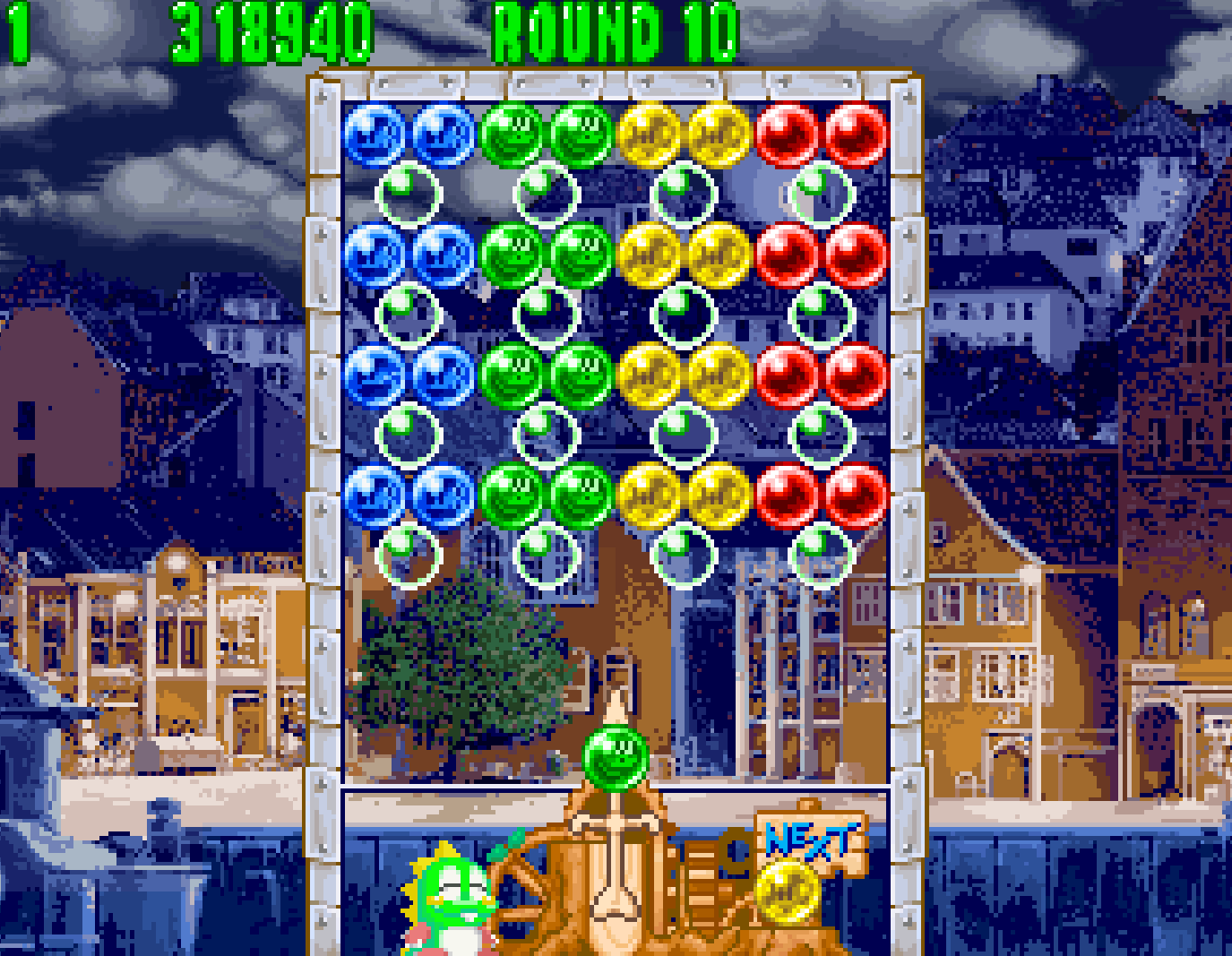This screenshot has height=956, width=1232.
Task: Toggle the transparent bubble beneath the red bubbles
Action: click(x=818, y=193)
